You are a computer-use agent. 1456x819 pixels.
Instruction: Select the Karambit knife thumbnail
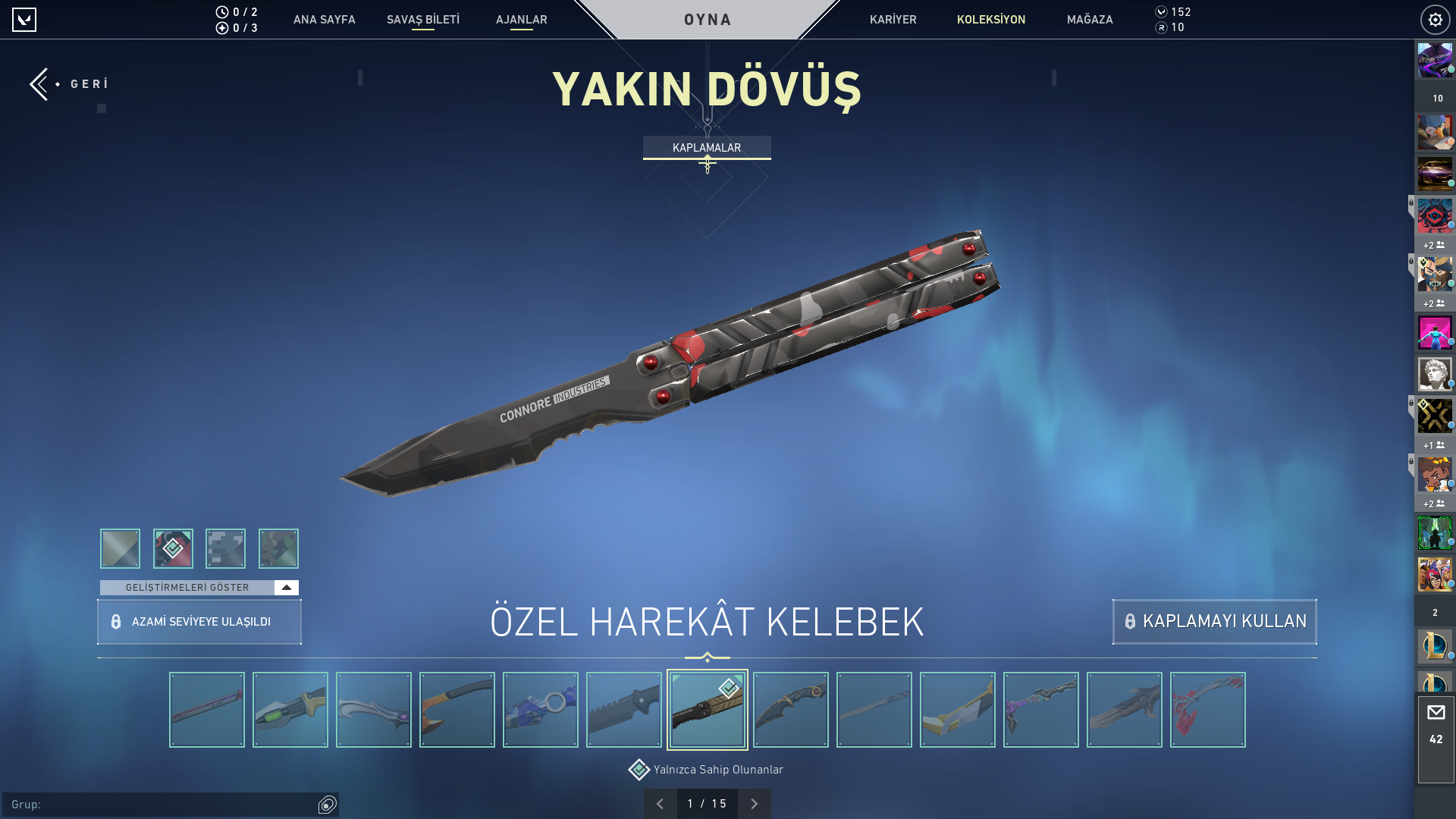coord(791,709)
